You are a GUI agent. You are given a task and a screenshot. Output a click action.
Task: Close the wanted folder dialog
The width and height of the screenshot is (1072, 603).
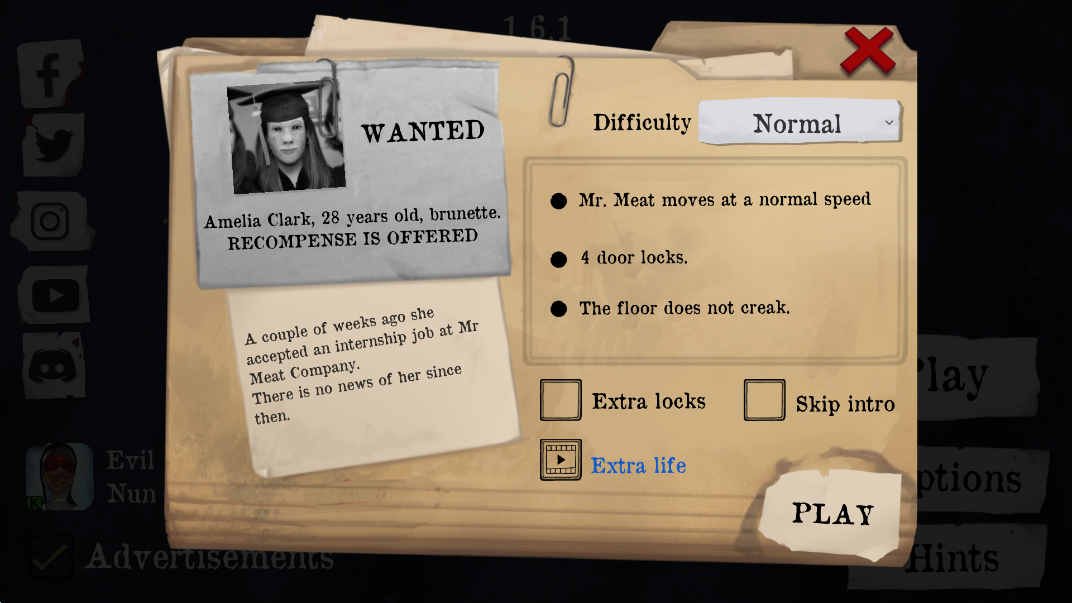(x=867, y=50)
